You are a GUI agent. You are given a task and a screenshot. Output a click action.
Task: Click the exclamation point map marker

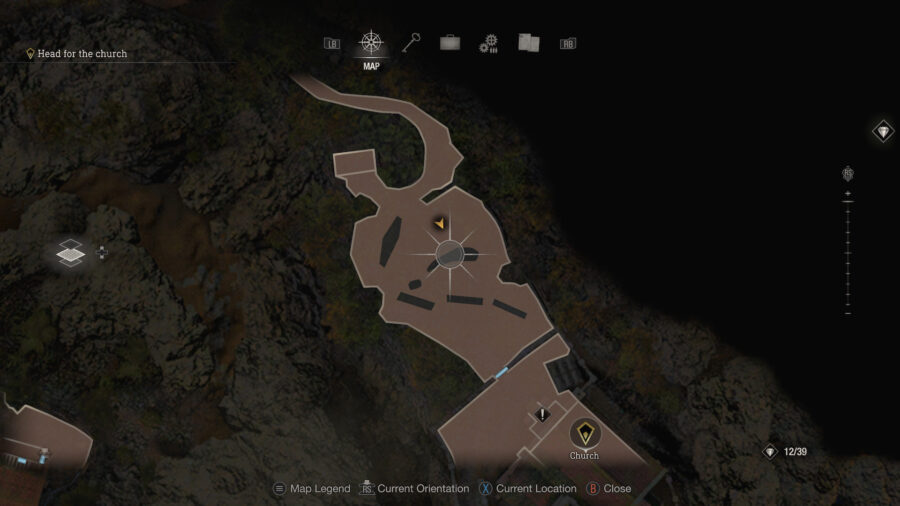point(543,414)
